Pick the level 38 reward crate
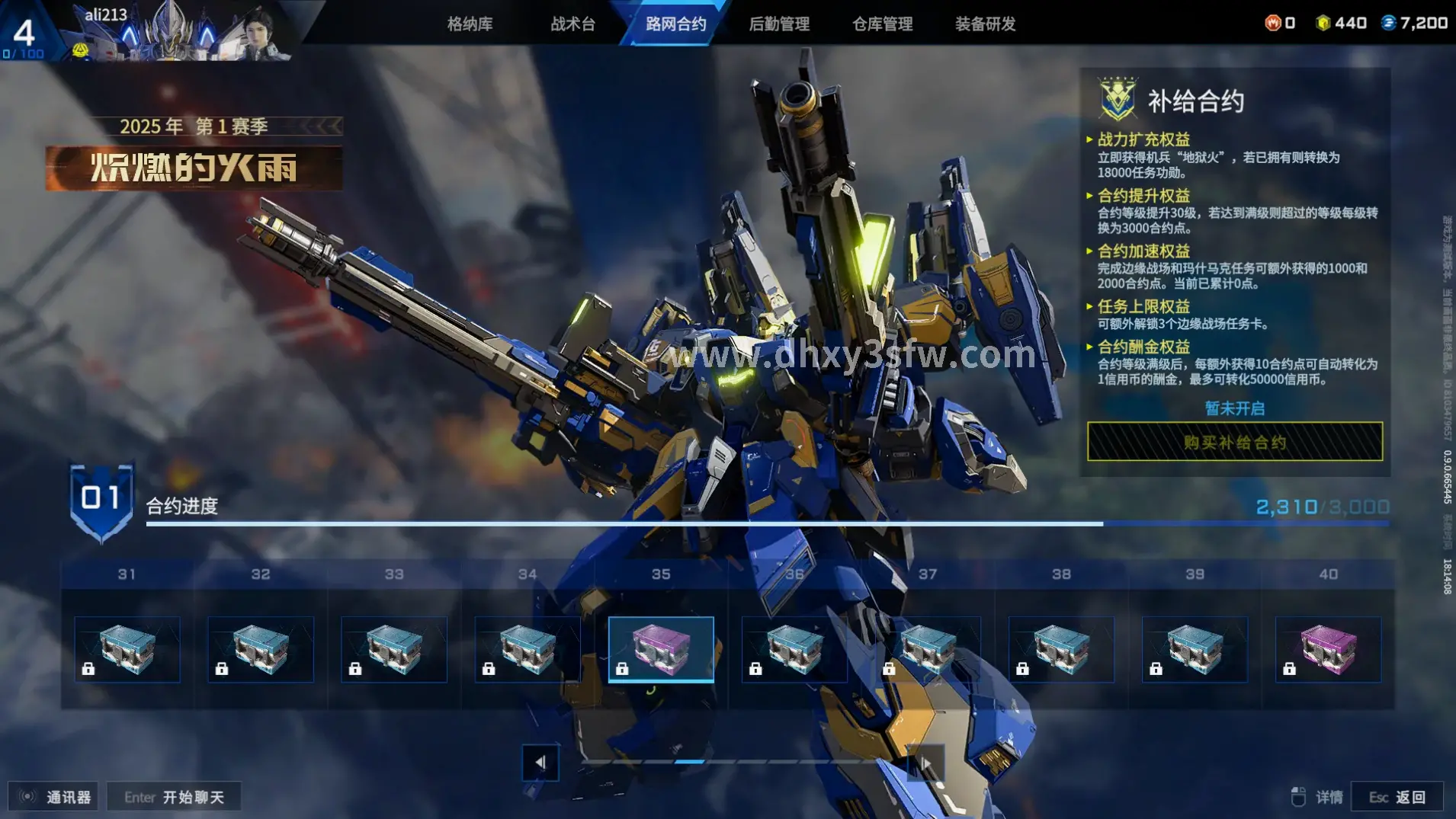Viewport: 1456px width, 819px height. (1061, 649)
